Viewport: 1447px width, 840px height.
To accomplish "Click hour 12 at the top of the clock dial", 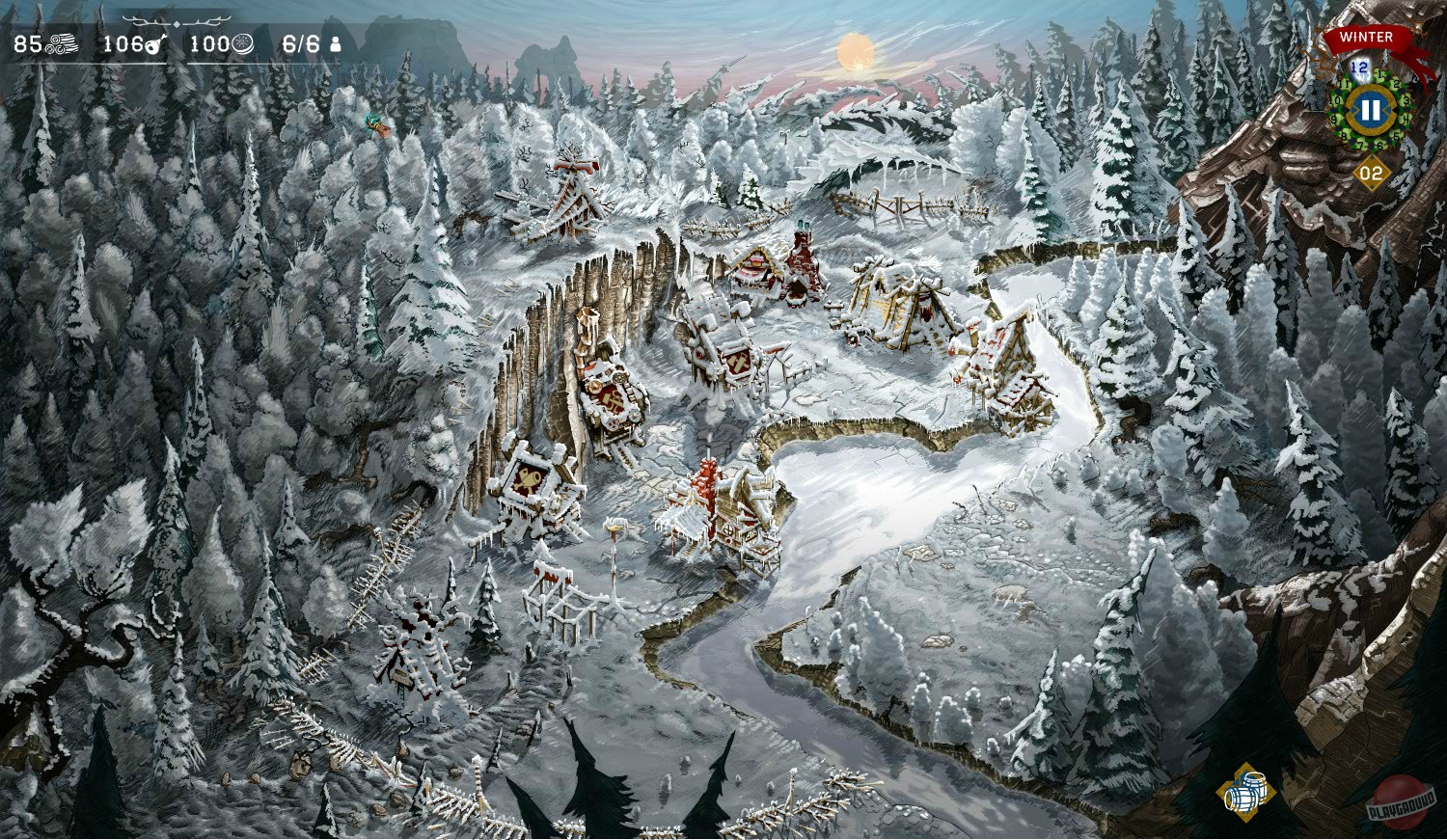I will [1361, 66].
